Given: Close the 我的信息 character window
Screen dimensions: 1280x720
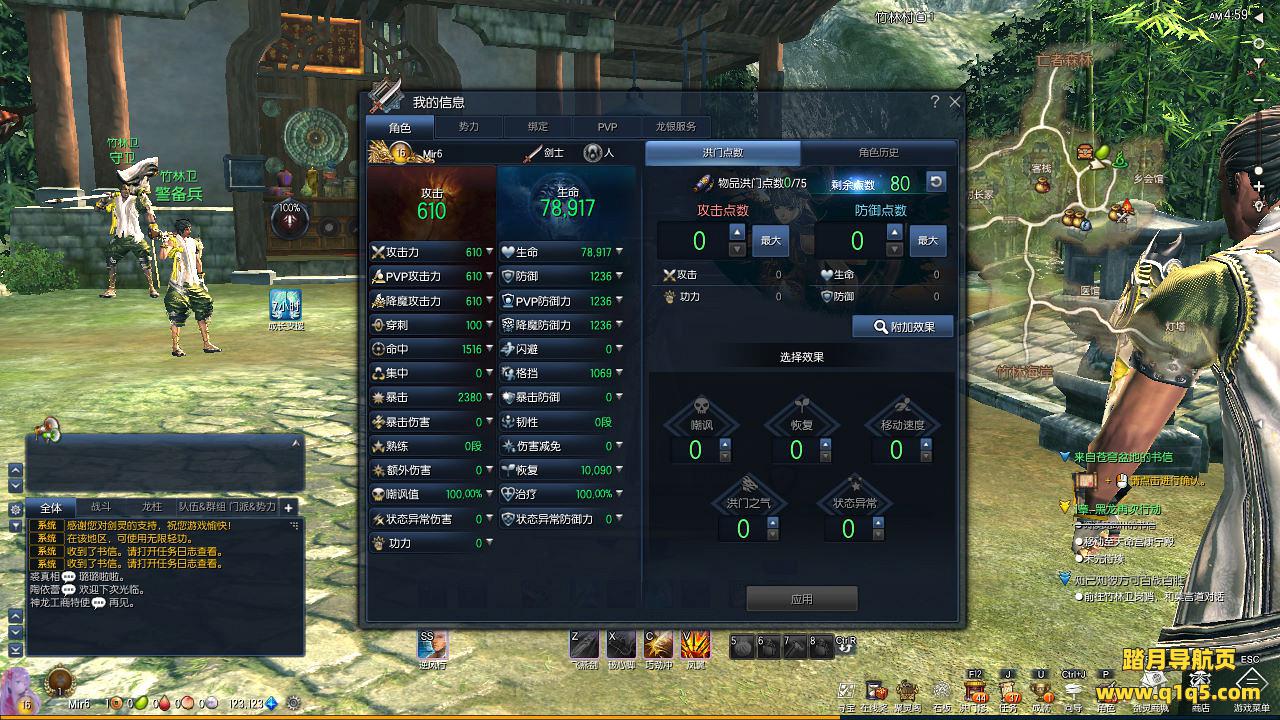Looking at the screenshot, I should pos(954,102).
